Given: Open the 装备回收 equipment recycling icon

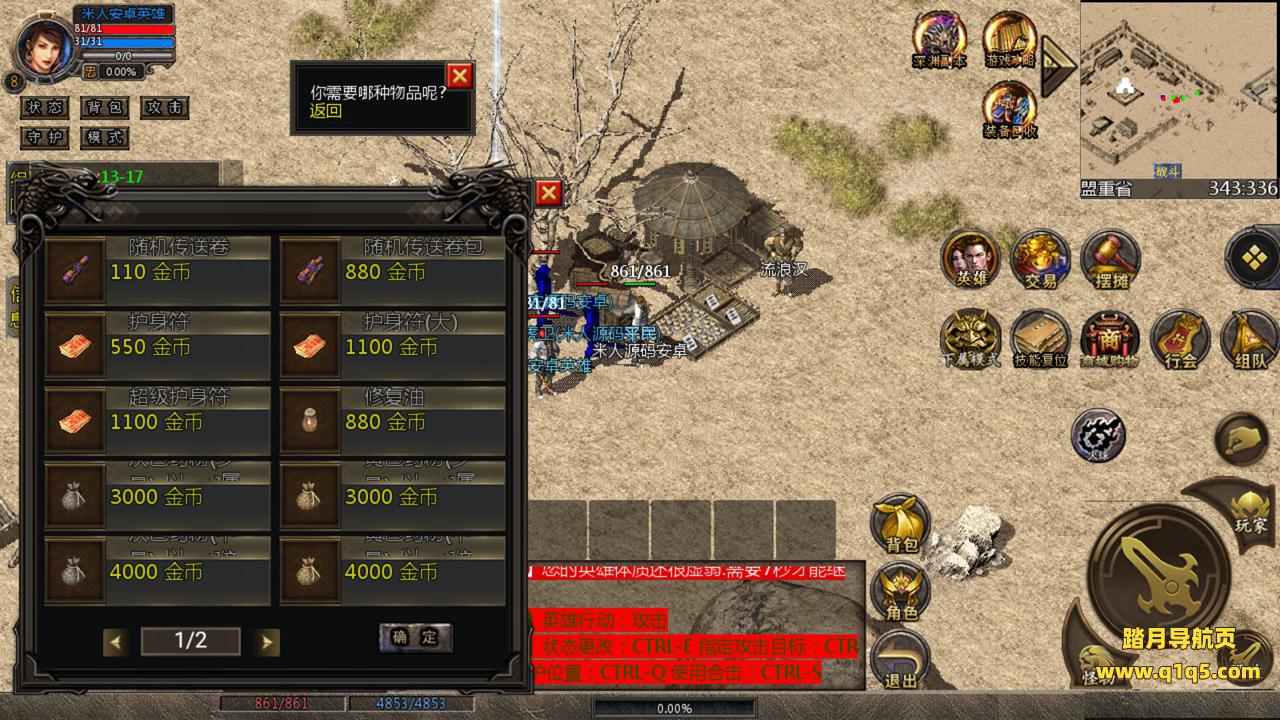Looking at the screenshot, I should tap(1009, 108).
